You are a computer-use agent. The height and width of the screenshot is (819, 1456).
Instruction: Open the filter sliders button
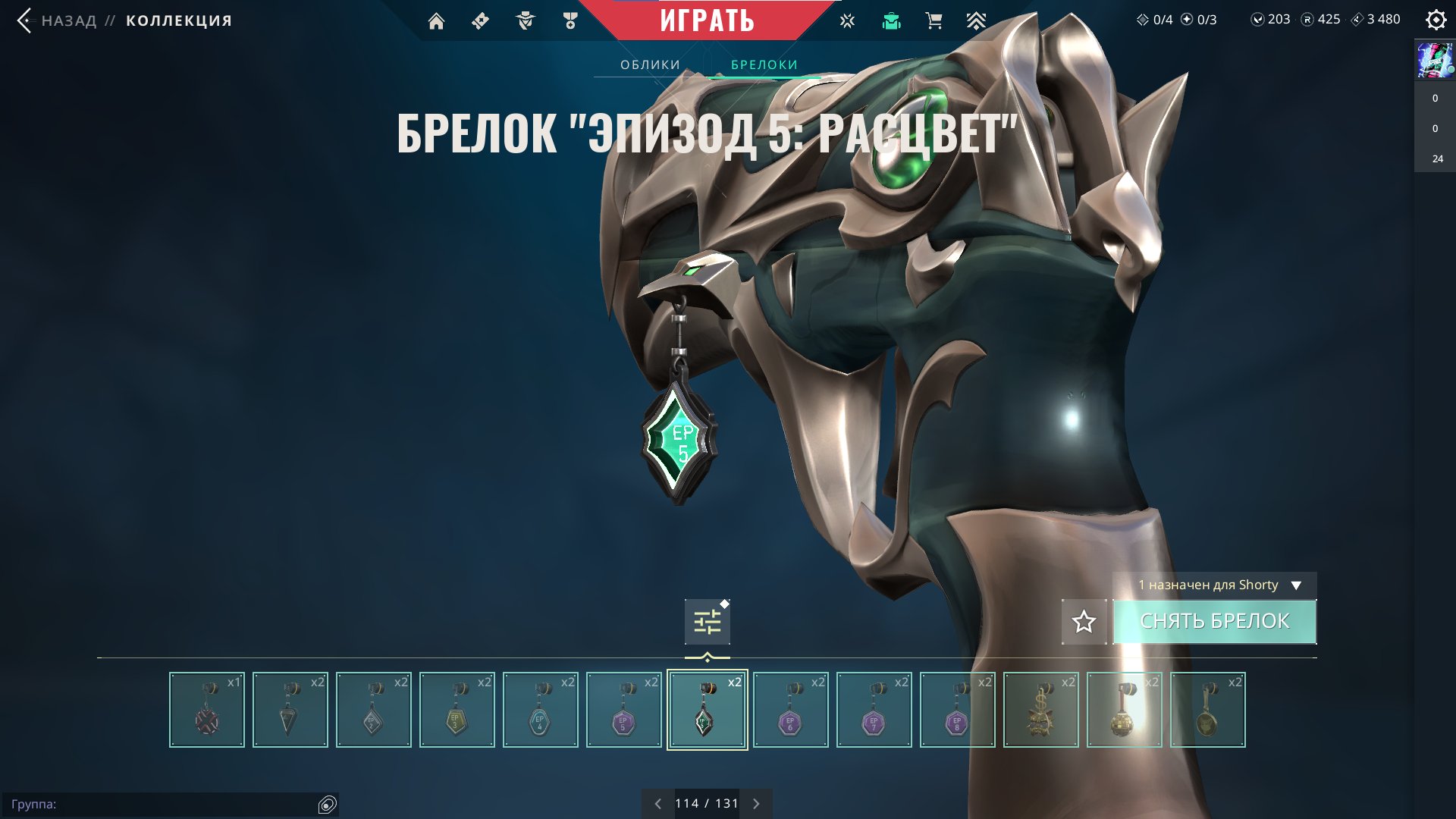pyautogui.click(x=707, y=622)
